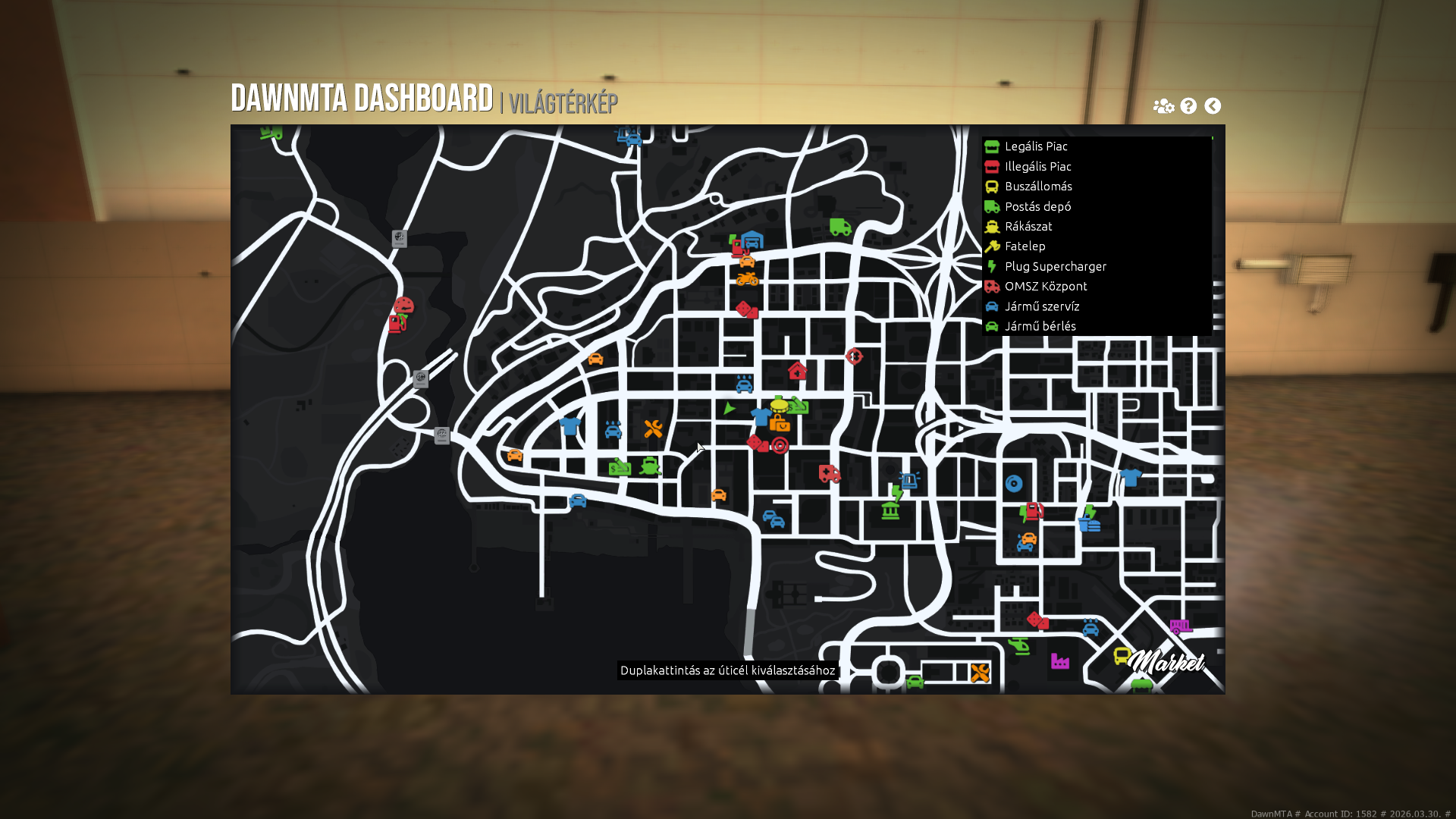
Task: Choose the Illegális Piac legend entry
Action: click(x=1037, y=167)
